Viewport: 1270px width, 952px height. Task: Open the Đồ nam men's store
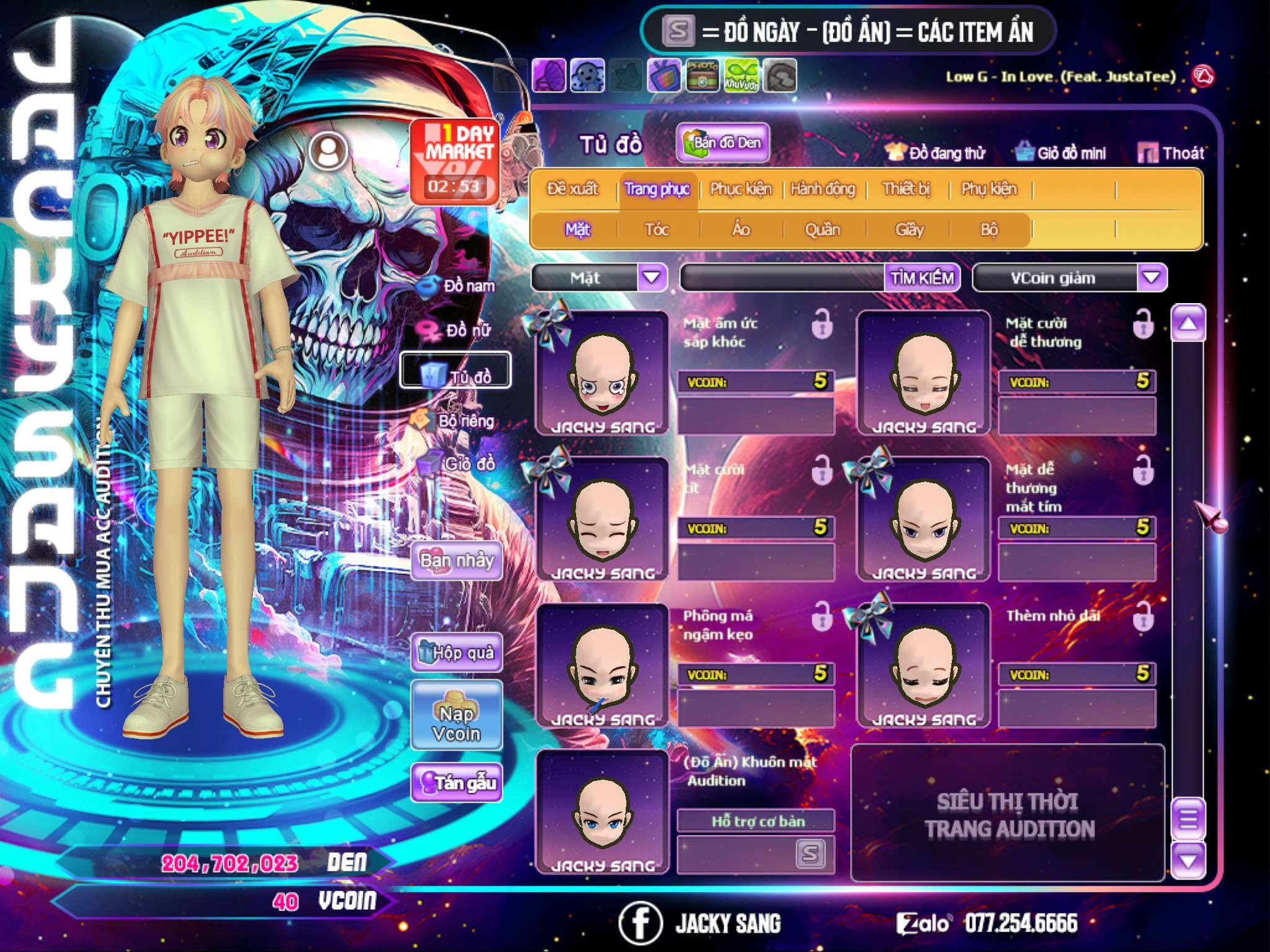pos(458,286)
